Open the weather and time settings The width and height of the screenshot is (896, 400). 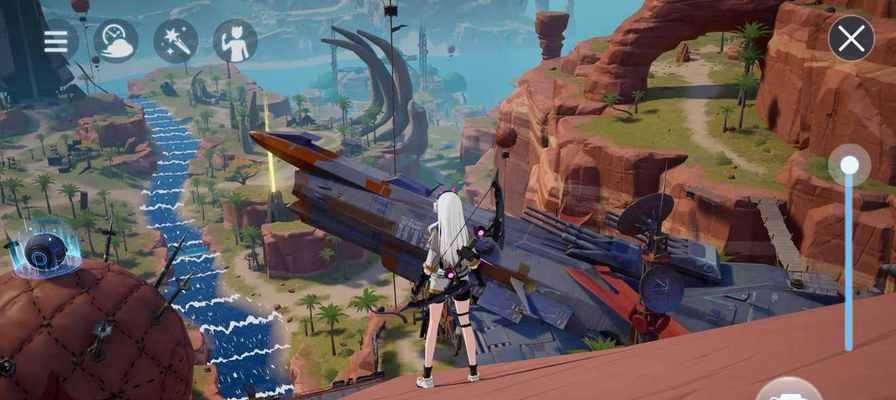pos(115,41)
